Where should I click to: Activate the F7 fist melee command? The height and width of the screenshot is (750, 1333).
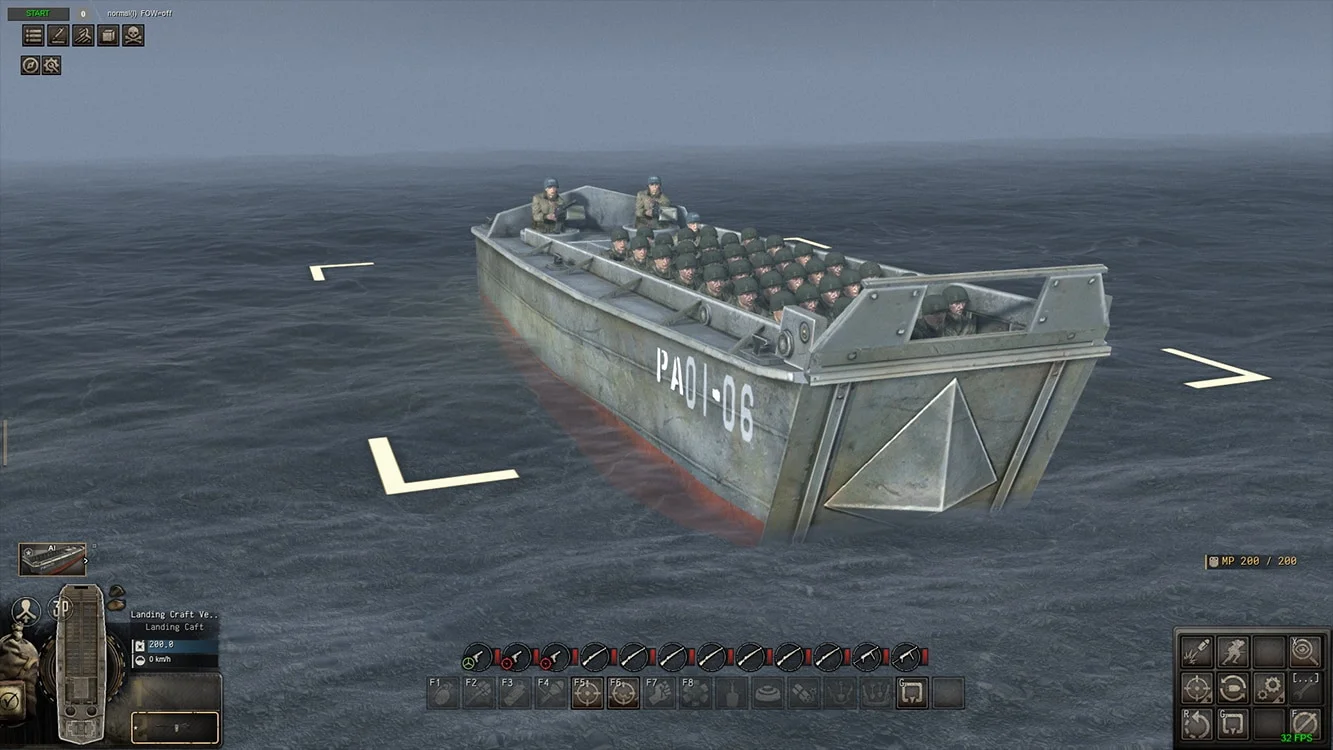[659, 693]
